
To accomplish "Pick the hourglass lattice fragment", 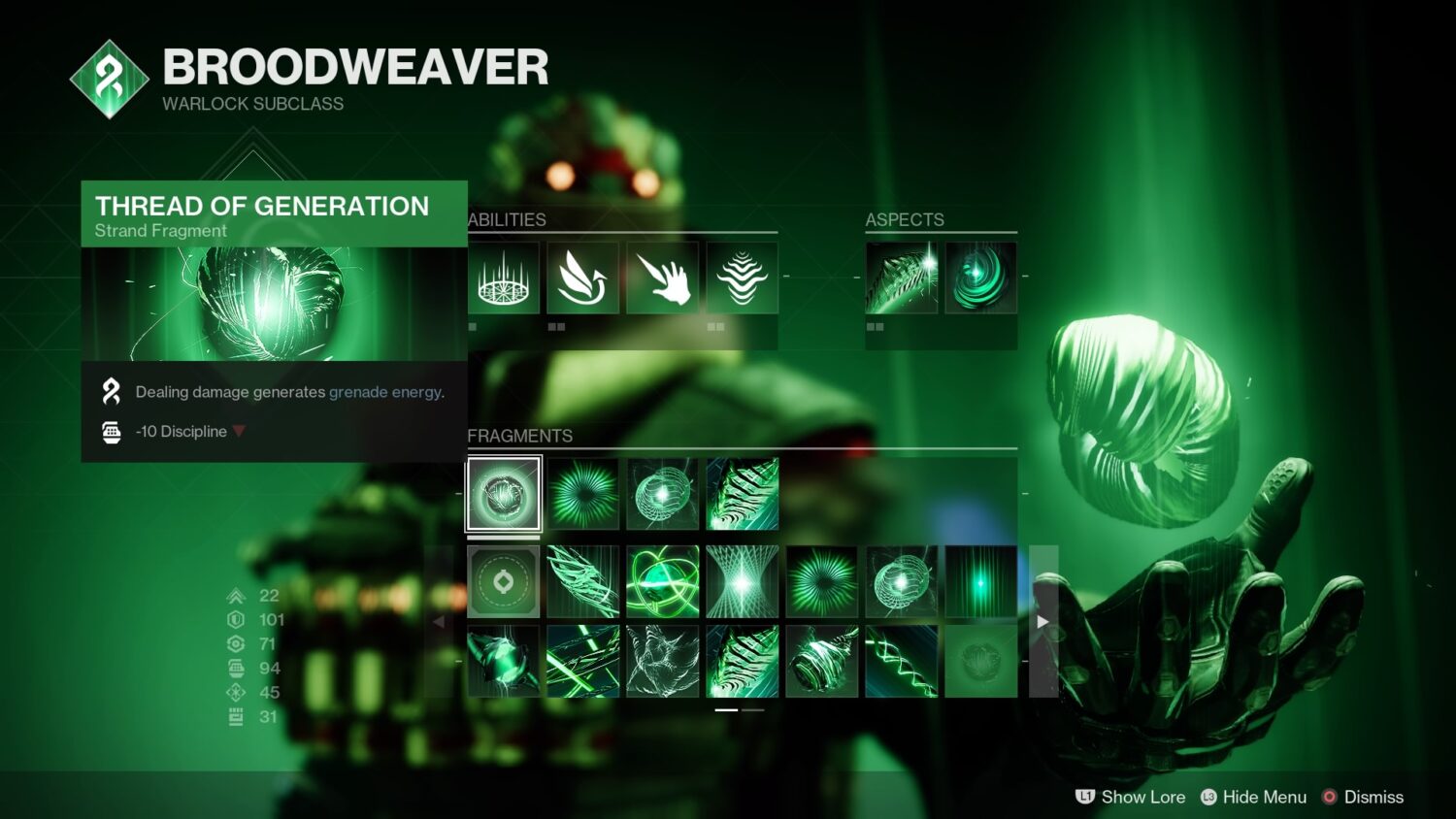I will coord(742,581).
